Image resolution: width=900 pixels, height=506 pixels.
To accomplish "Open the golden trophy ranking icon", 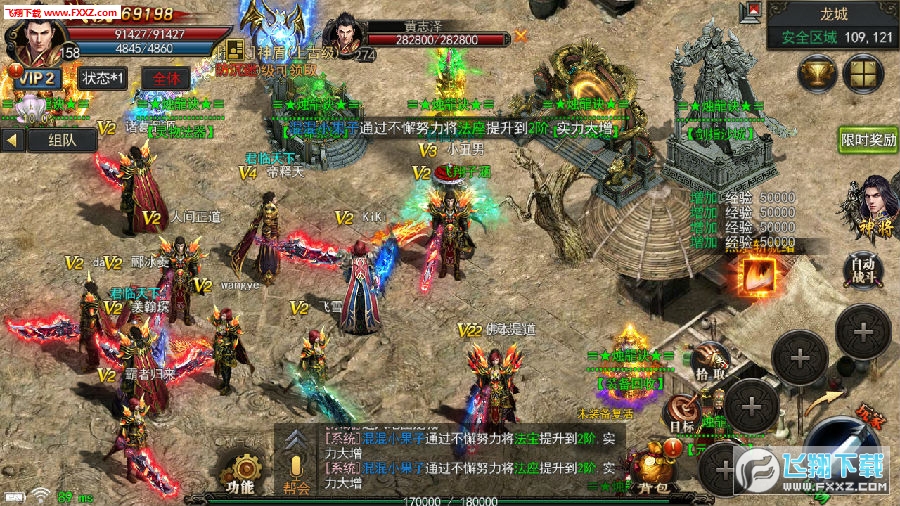I will (817, 73).
